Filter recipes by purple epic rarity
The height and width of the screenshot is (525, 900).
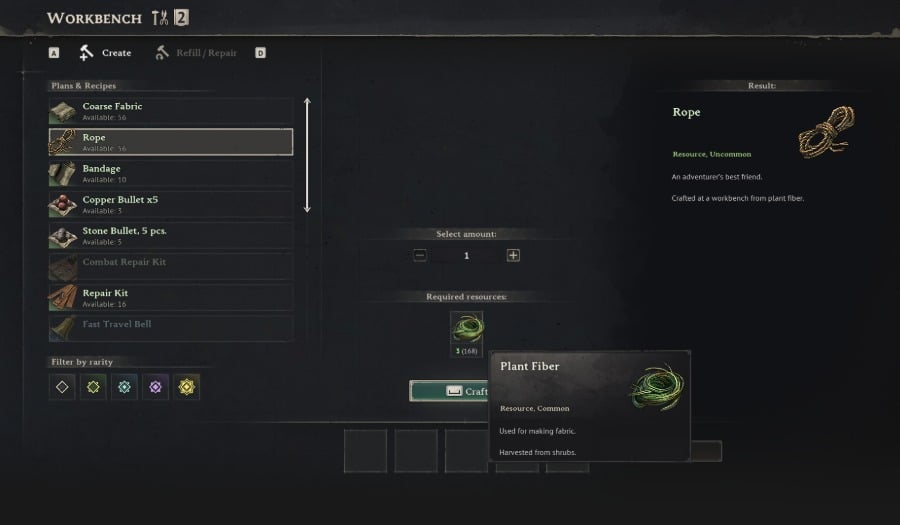coord(155,387)
